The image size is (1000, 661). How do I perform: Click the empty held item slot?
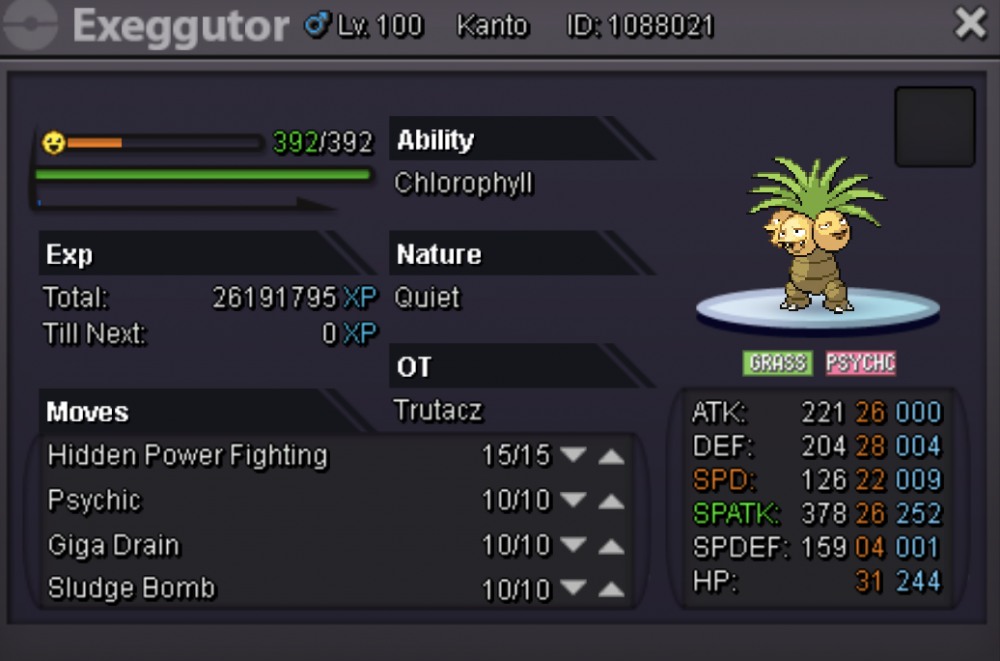pos(934,126)
